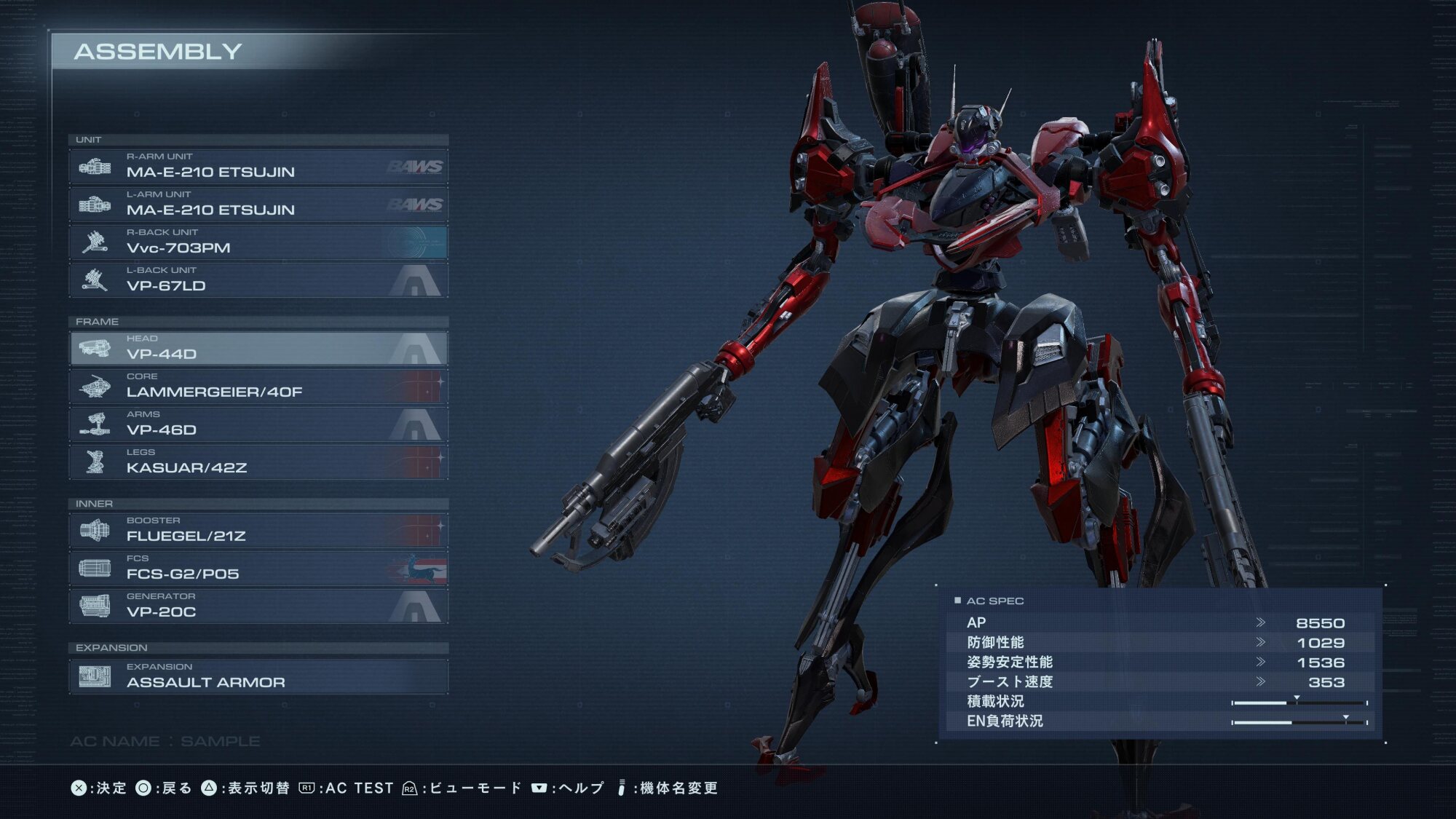Viewport: 1456px width, 819px height.
Task: Select the LEGS KASUAR/42Z row
Action: [x=258, y=462]
